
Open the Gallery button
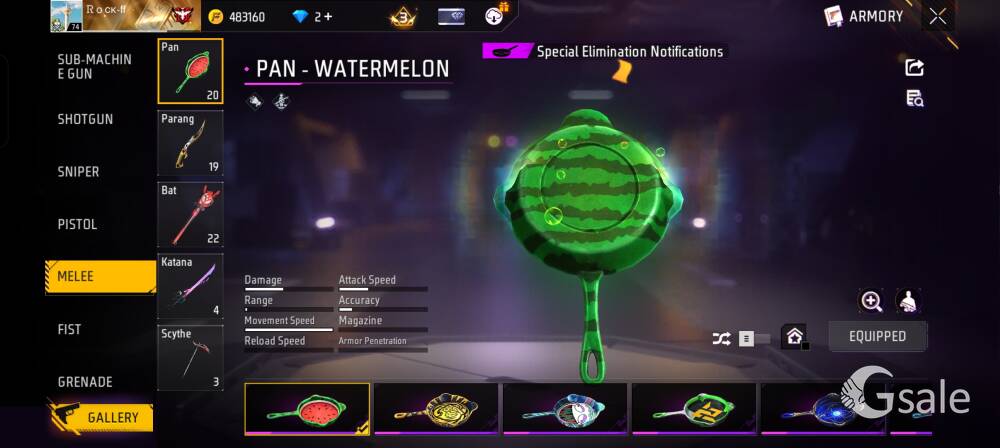click(x=101, y=417)
